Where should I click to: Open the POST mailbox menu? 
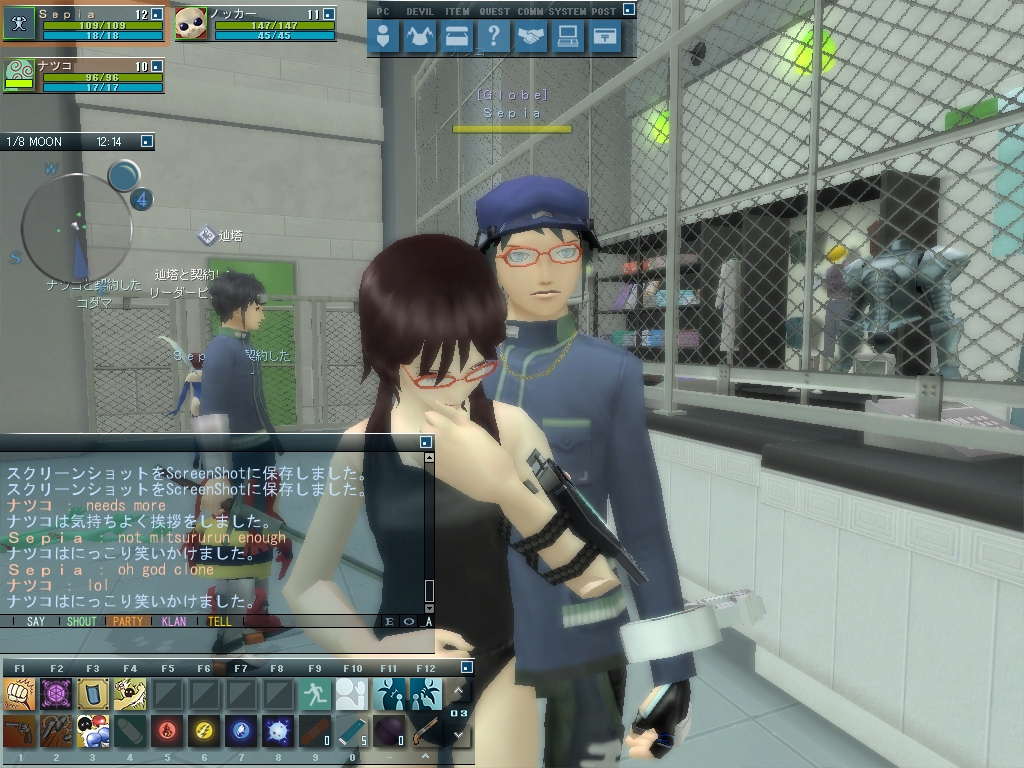pos(605,38)
